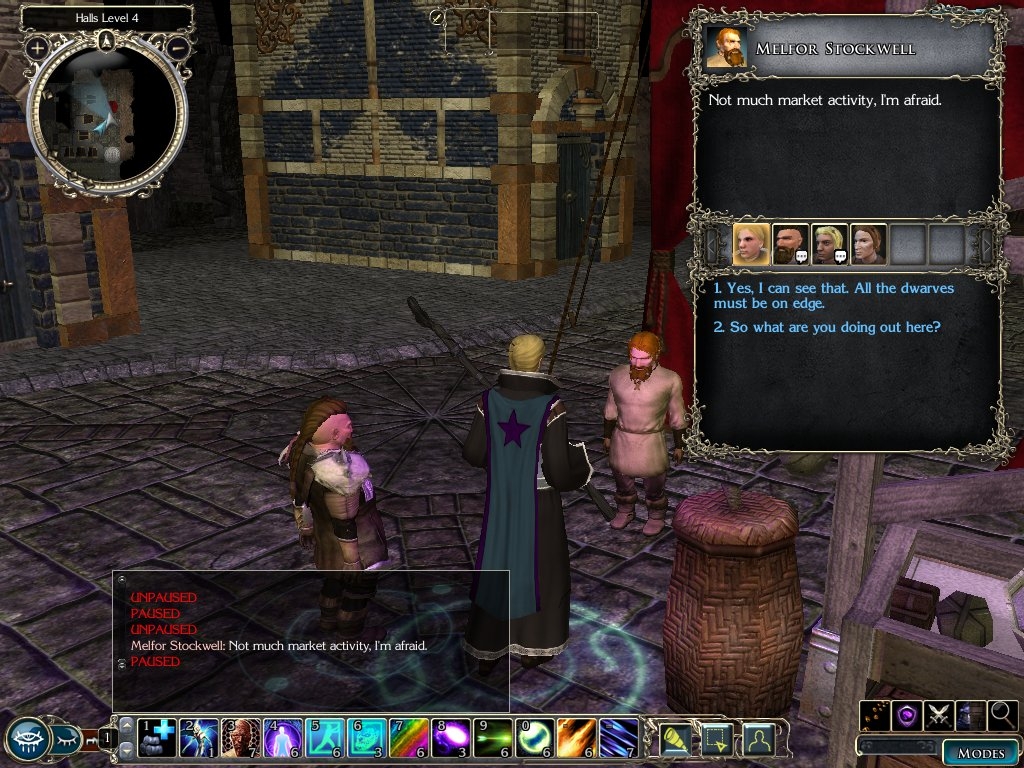
Task: Use the bald face ability in slot 3
Action: tap(240, 737)
